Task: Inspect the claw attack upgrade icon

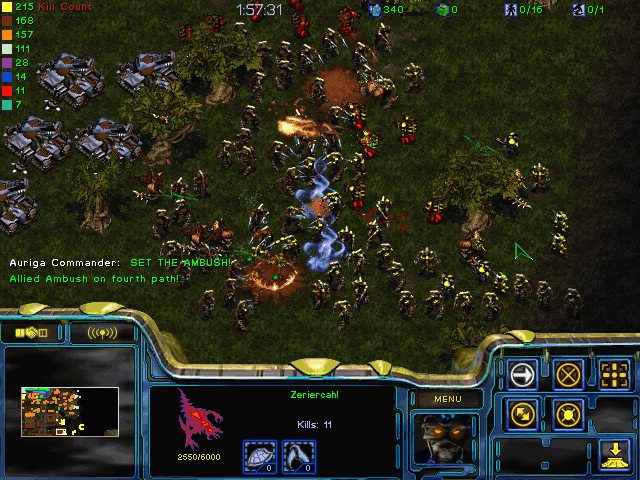Action: tap(295, 456)
